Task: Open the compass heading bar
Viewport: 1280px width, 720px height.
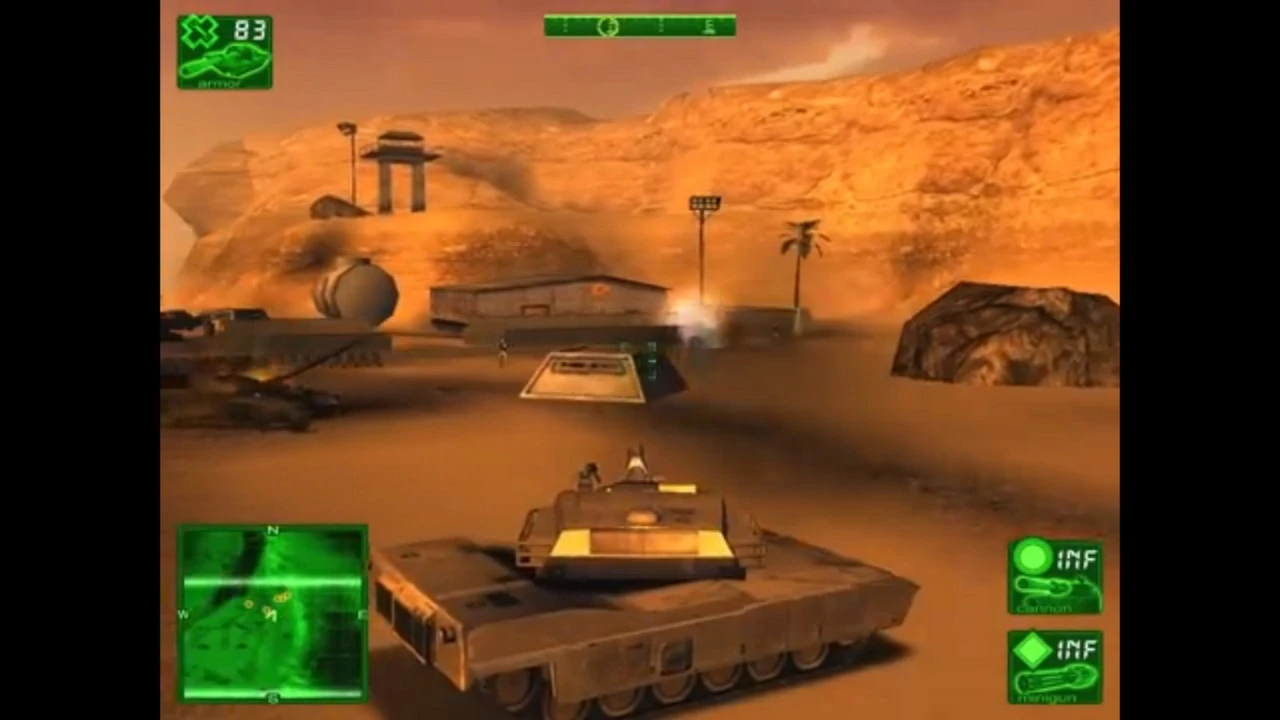Action: pyautogui.click(x=640, y=26)
